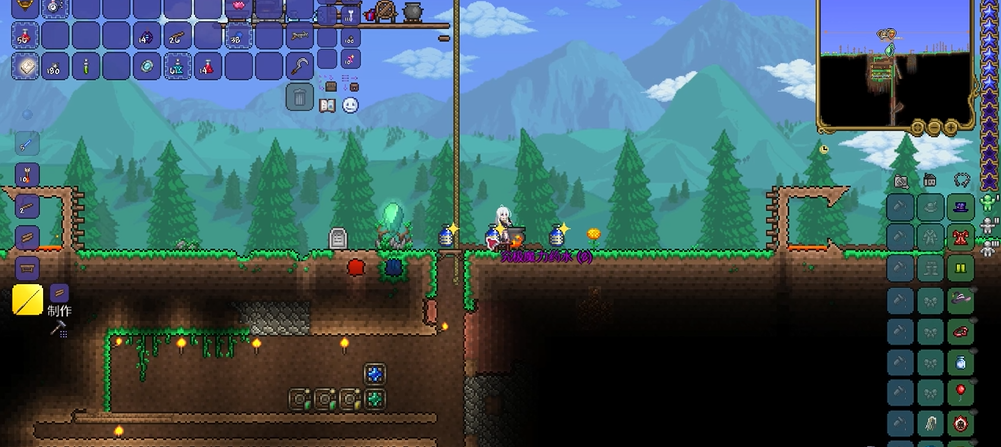This screenshot has width=1001, height=447.
Task: Open the emote face bubble
Action: pos(350,104)
